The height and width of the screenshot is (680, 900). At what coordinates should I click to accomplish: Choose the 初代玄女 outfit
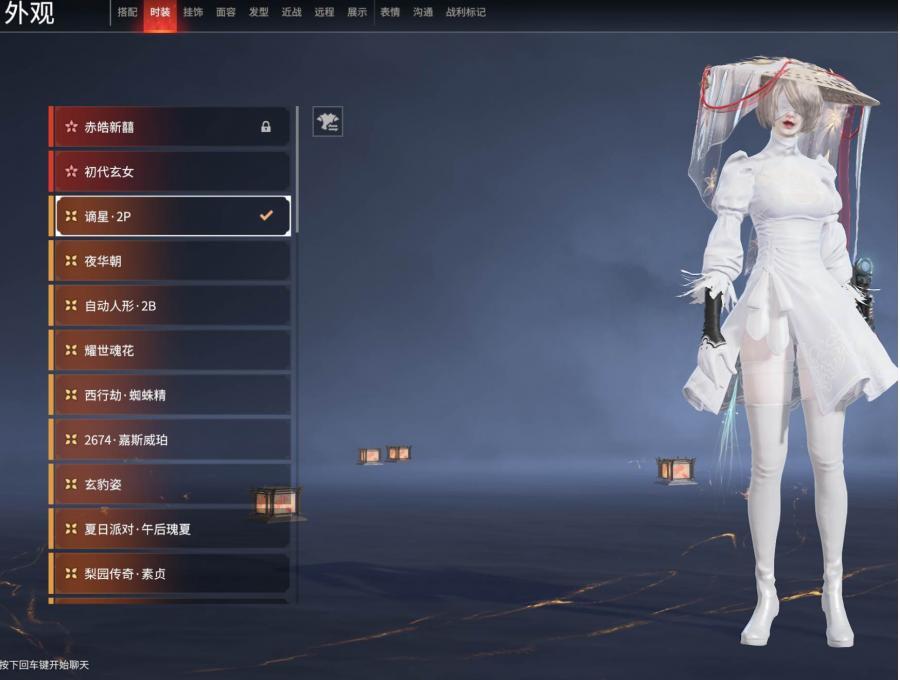pyautogui.click(x=170, y=172)
